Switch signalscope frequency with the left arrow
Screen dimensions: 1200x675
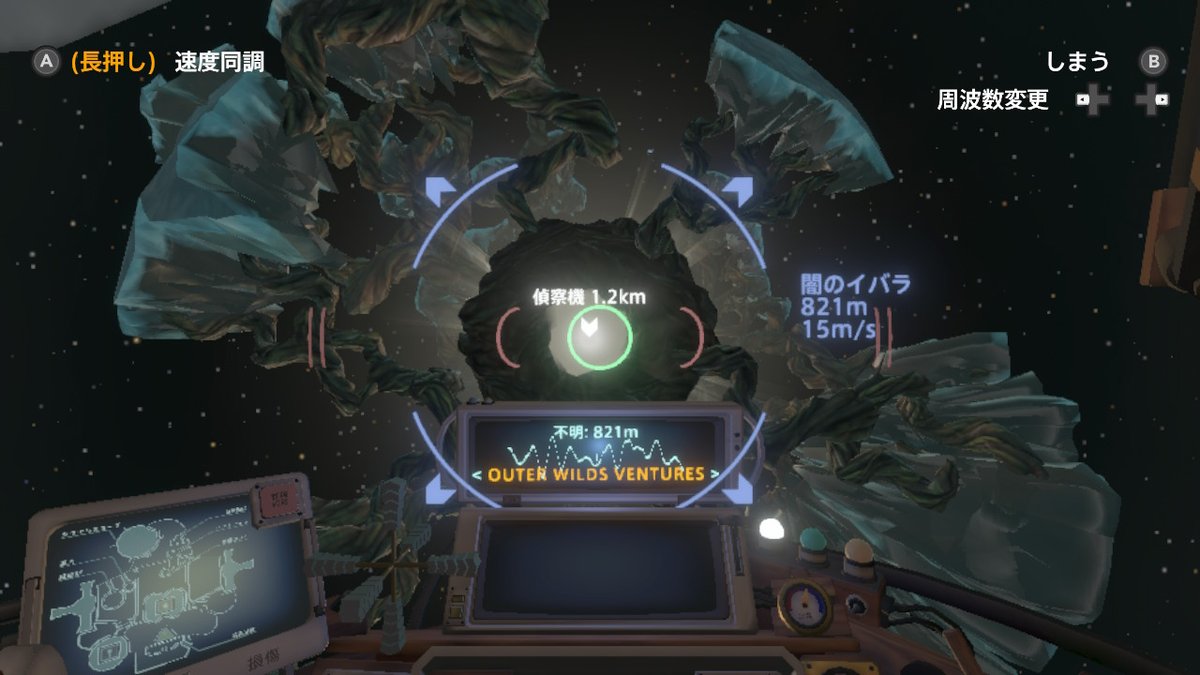(x=477, y=474)
